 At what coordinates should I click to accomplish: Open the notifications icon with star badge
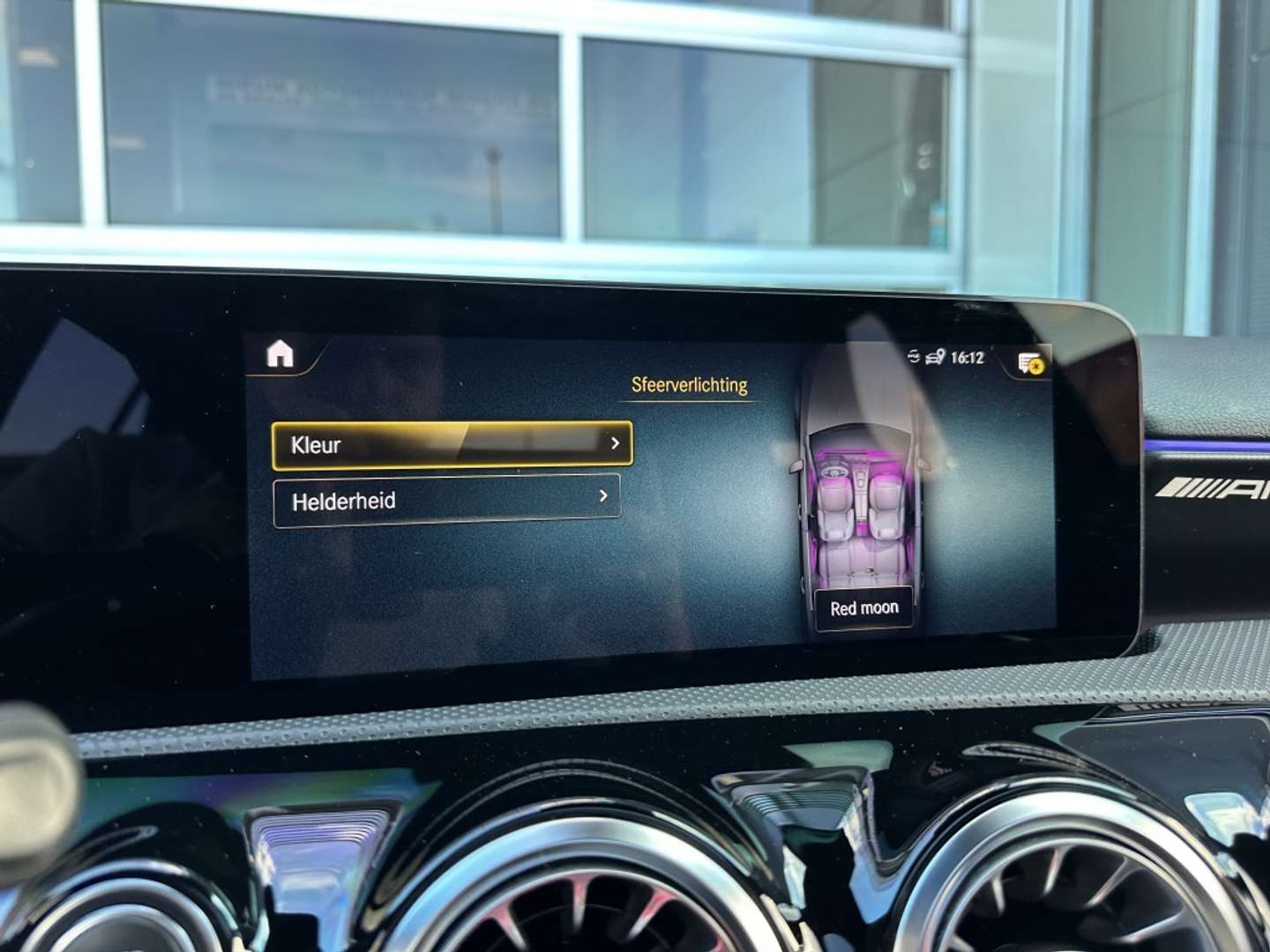tap(1030, 362)
